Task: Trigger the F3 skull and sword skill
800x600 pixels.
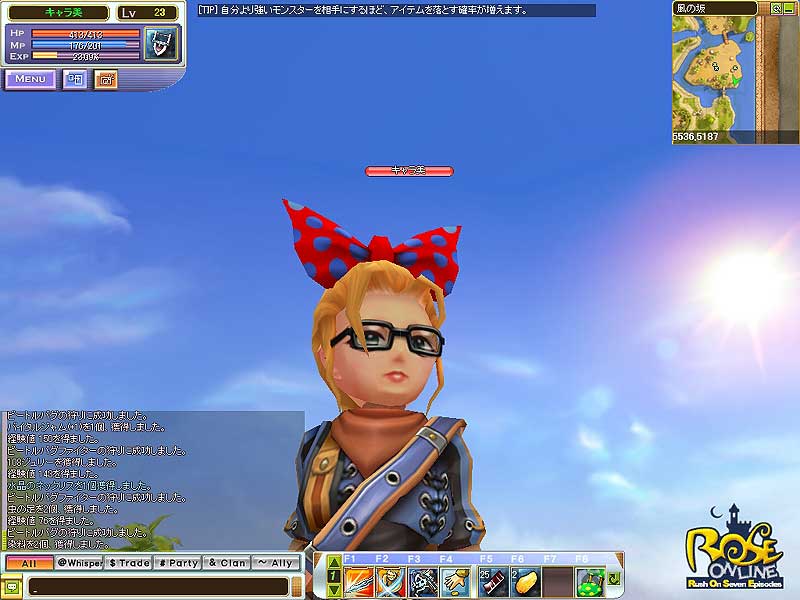Action: click(423, 580)
